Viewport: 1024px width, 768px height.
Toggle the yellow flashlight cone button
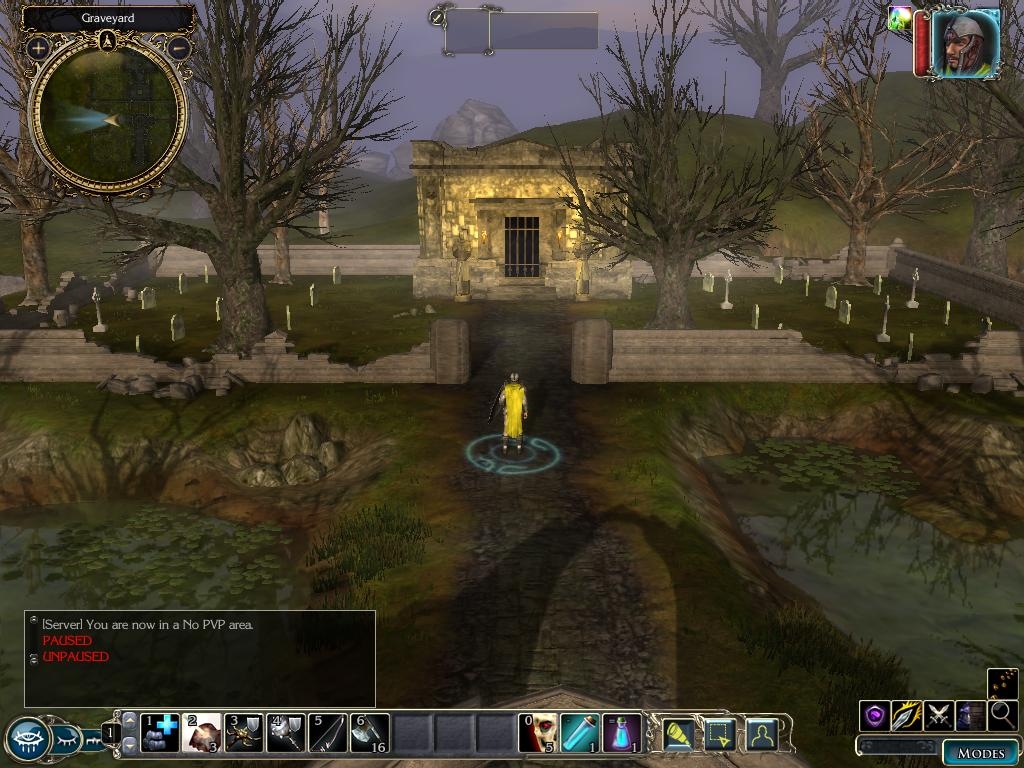679,733
